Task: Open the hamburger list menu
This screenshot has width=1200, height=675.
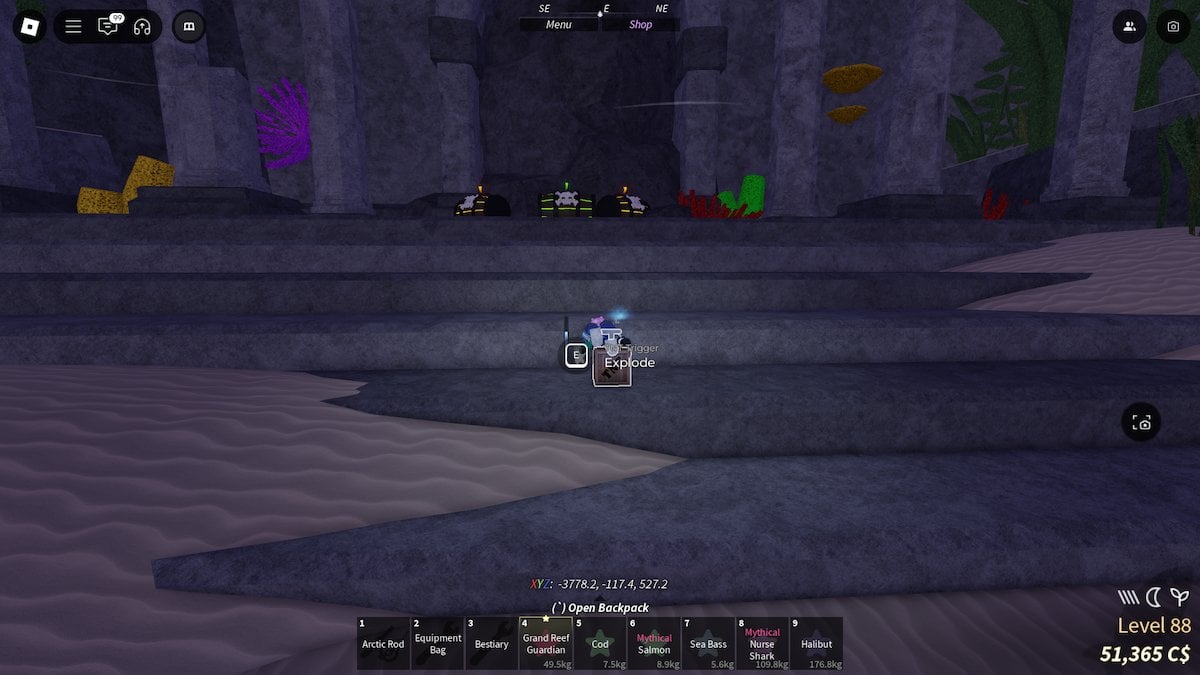Action: [x=73, y=27]
